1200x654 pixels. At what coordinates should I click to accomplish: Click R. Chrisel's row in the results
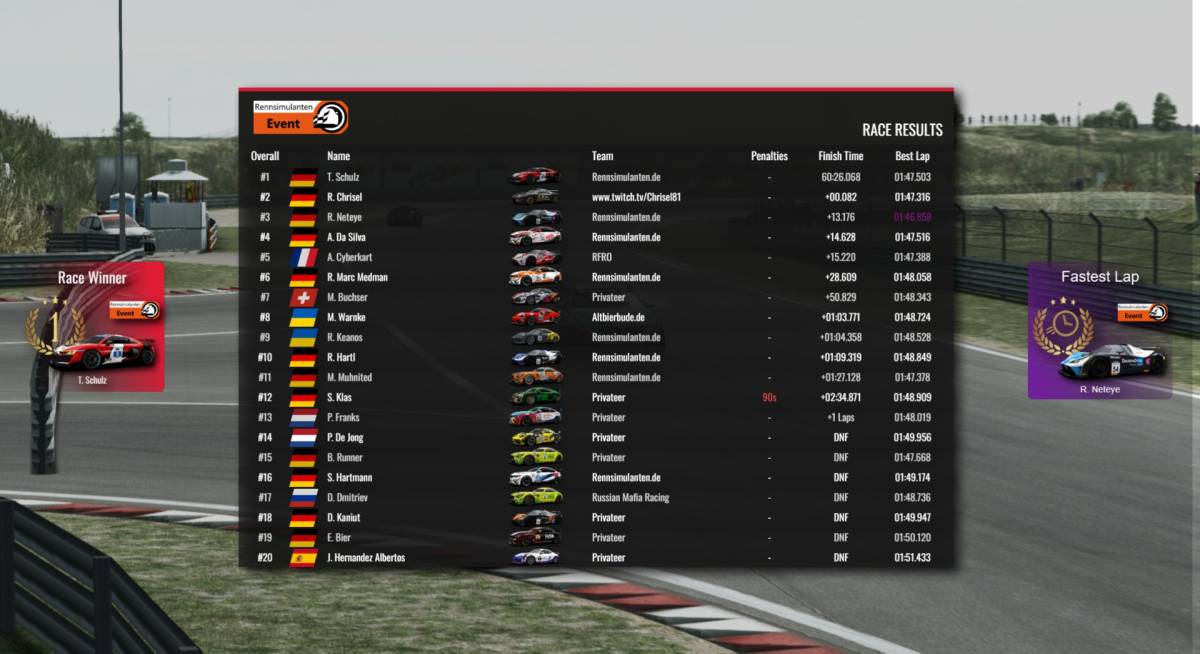click(x=596, y=197)
